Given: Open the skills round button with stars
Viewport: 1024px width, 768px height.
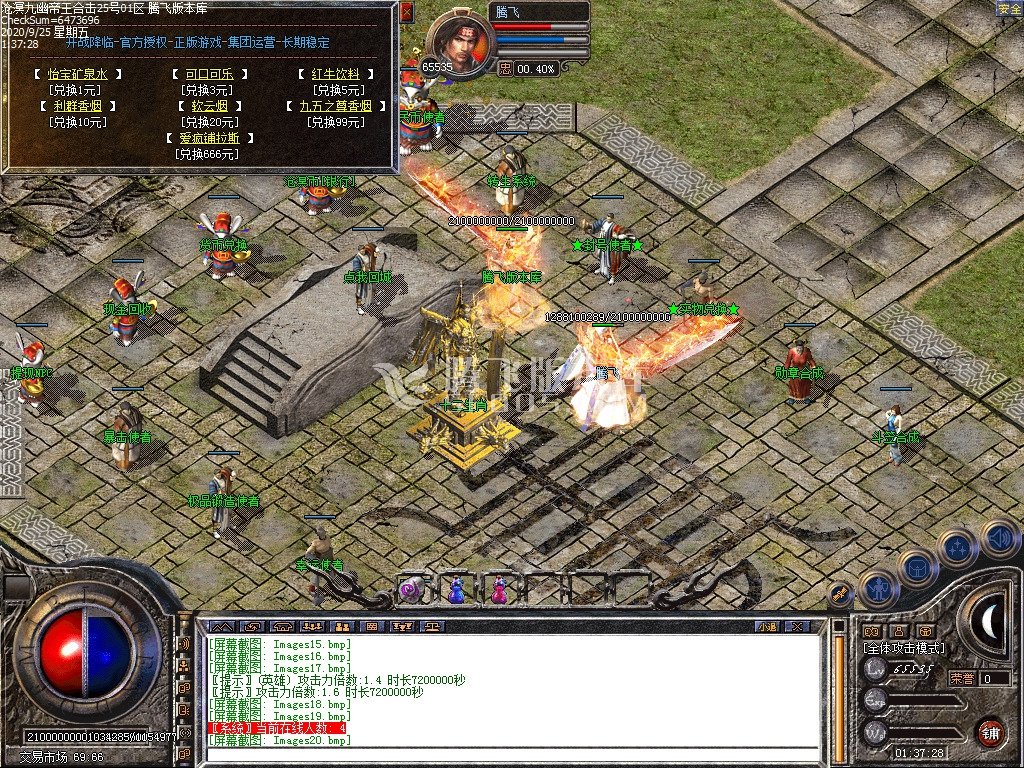Looking at the screenshot, I should (x=957, y=547).
